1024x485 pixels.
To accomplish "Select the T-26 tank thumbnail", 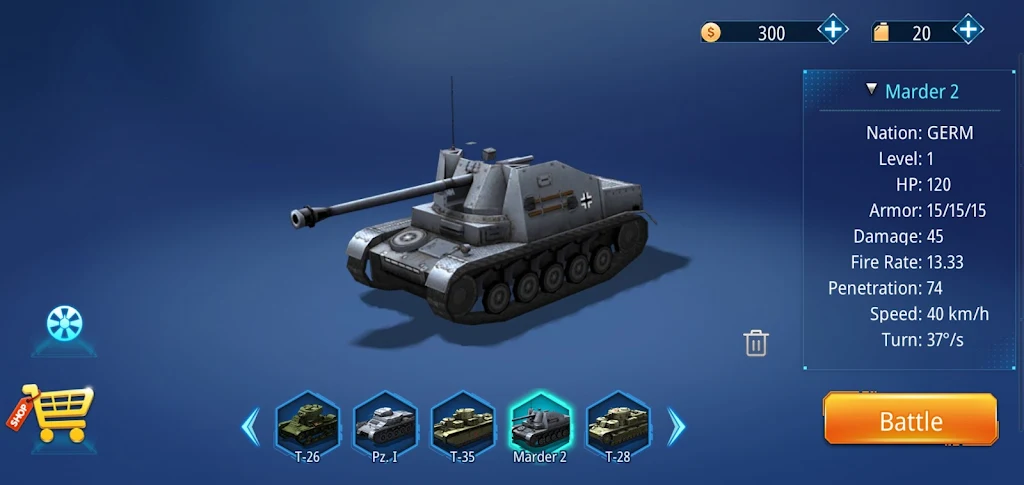I will (306, 425).
